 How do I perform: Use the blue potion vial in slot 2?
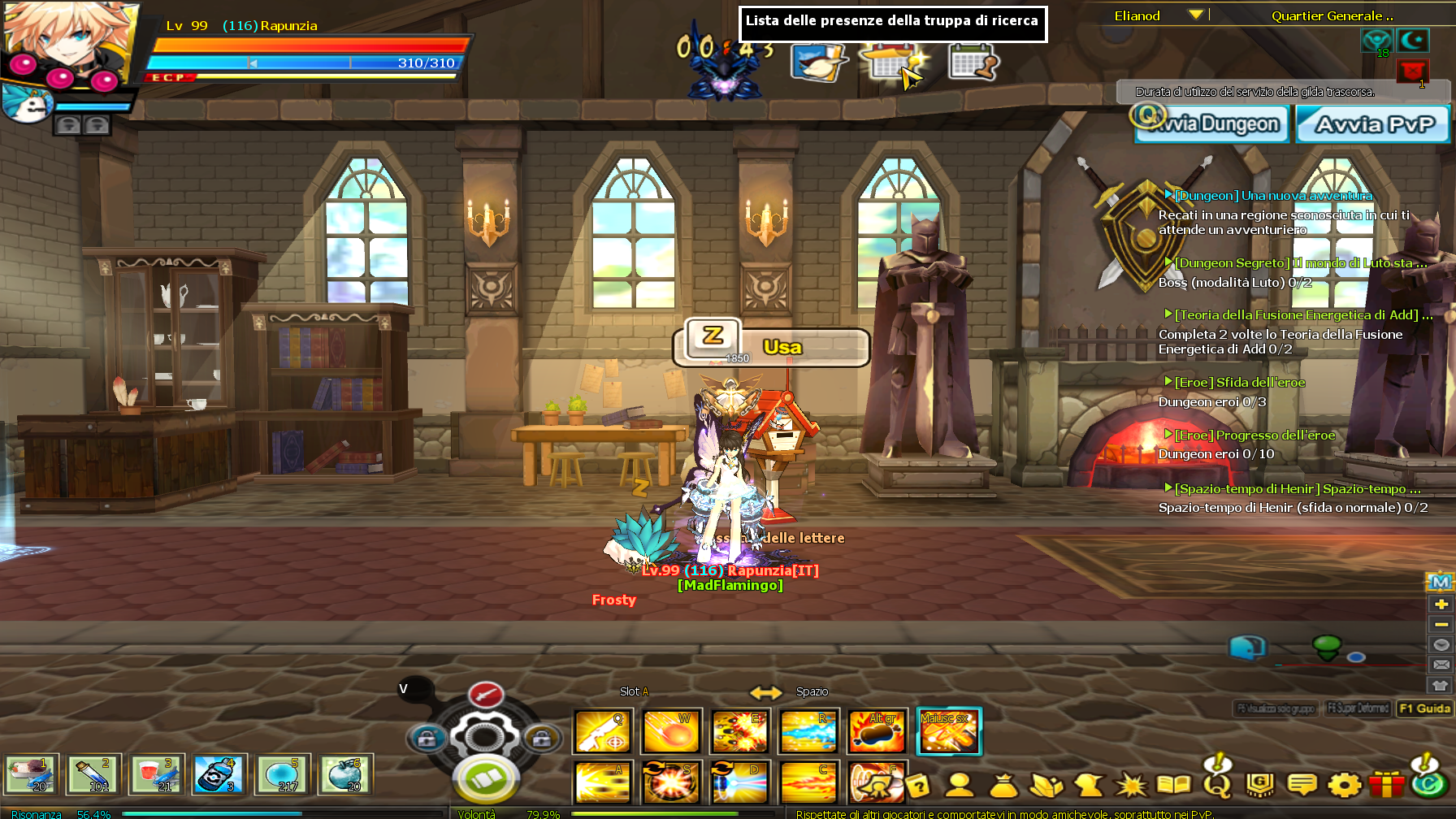[x=93, y=774]
